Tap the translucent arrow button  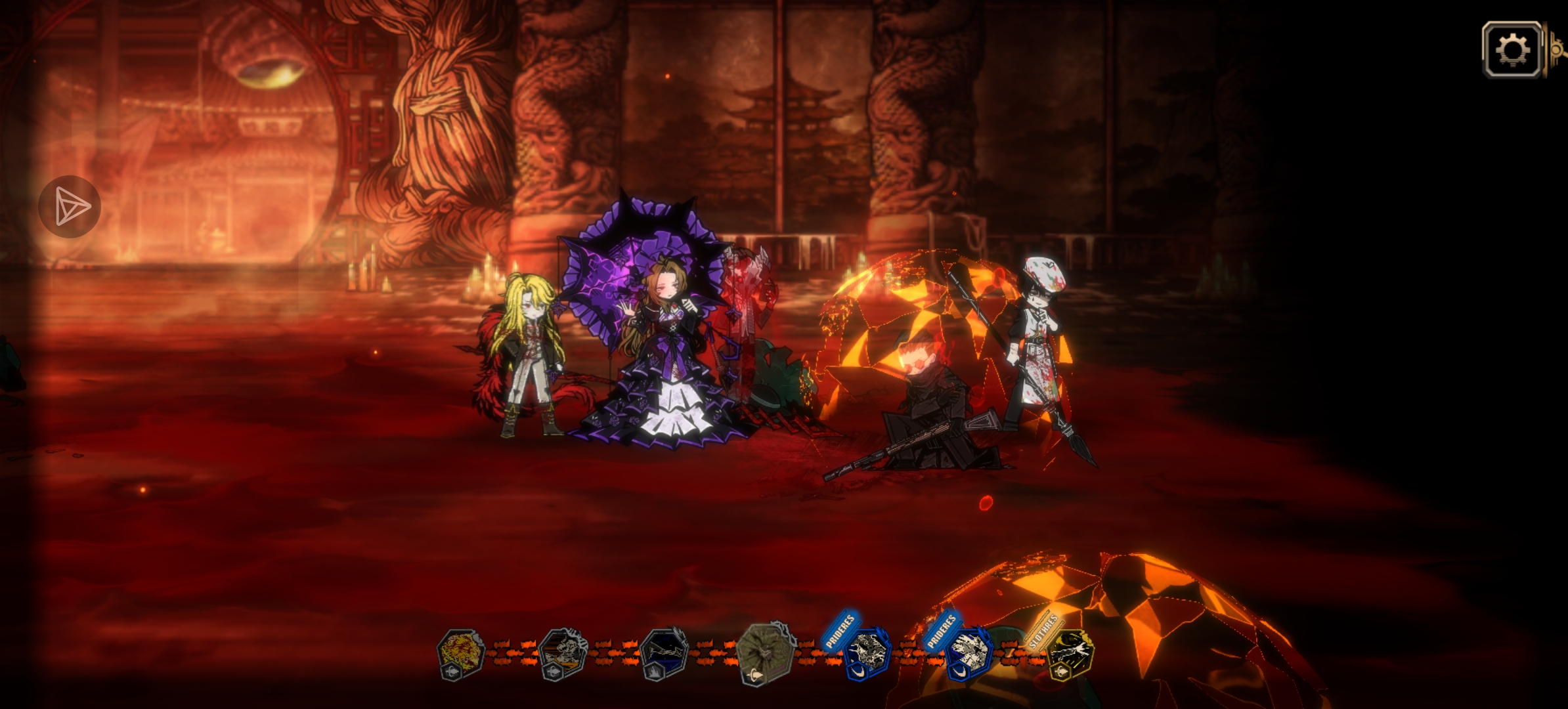pos(70,207)
